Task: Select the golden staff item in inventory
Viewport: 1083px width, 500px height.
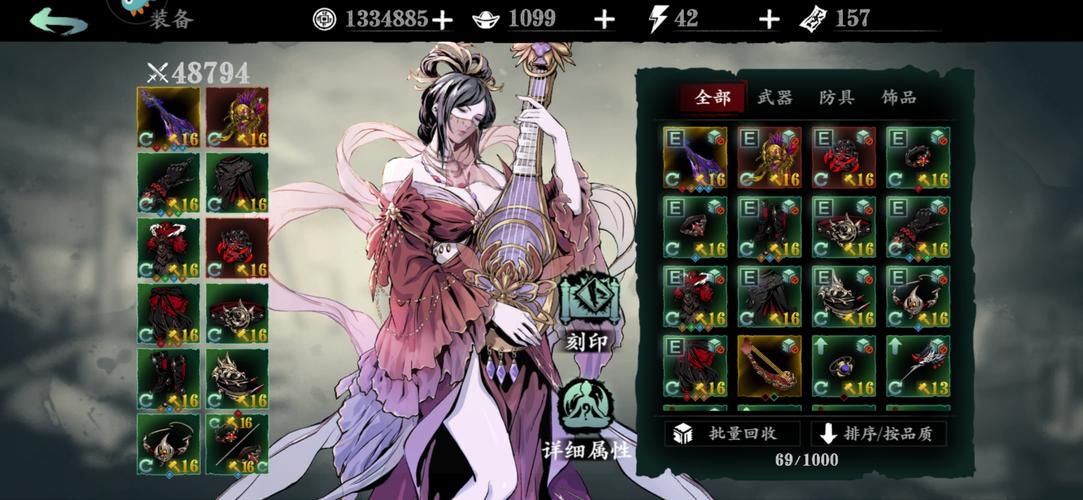Action: [769, 365]
